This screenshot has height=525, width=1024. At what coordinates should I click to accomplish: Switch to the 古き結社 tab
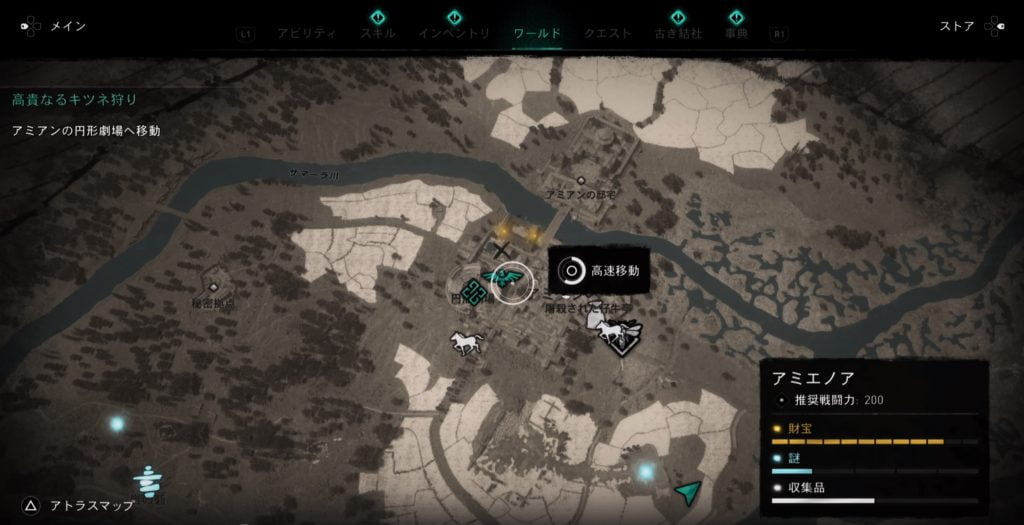pos(678,33)
